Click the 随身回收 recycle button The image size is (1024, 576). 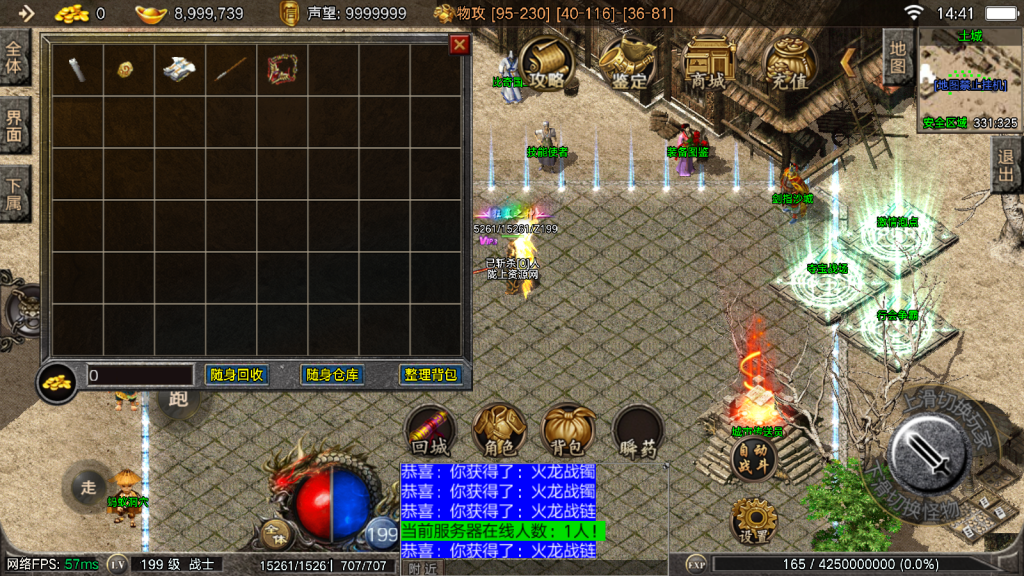[x=237, y=375]
